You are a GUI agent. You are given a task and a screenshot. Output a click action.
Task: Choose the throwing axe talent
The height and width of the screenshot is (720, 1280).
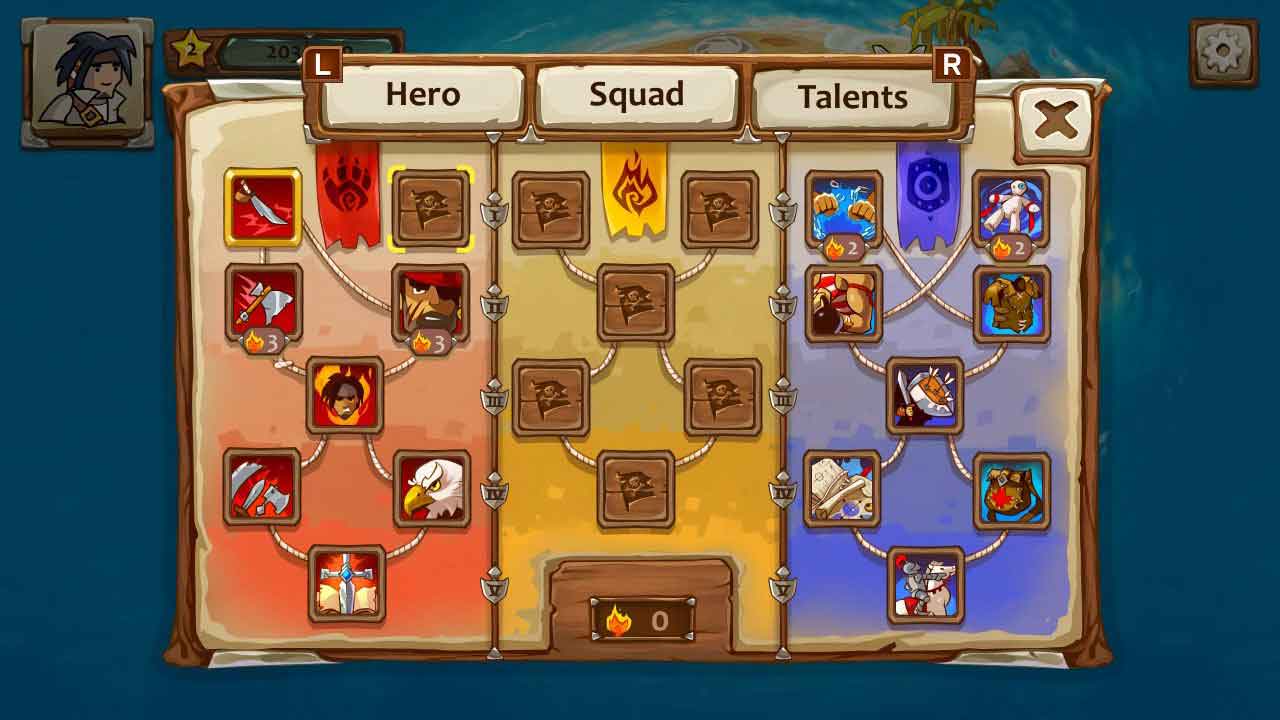[x=263, y=301]
